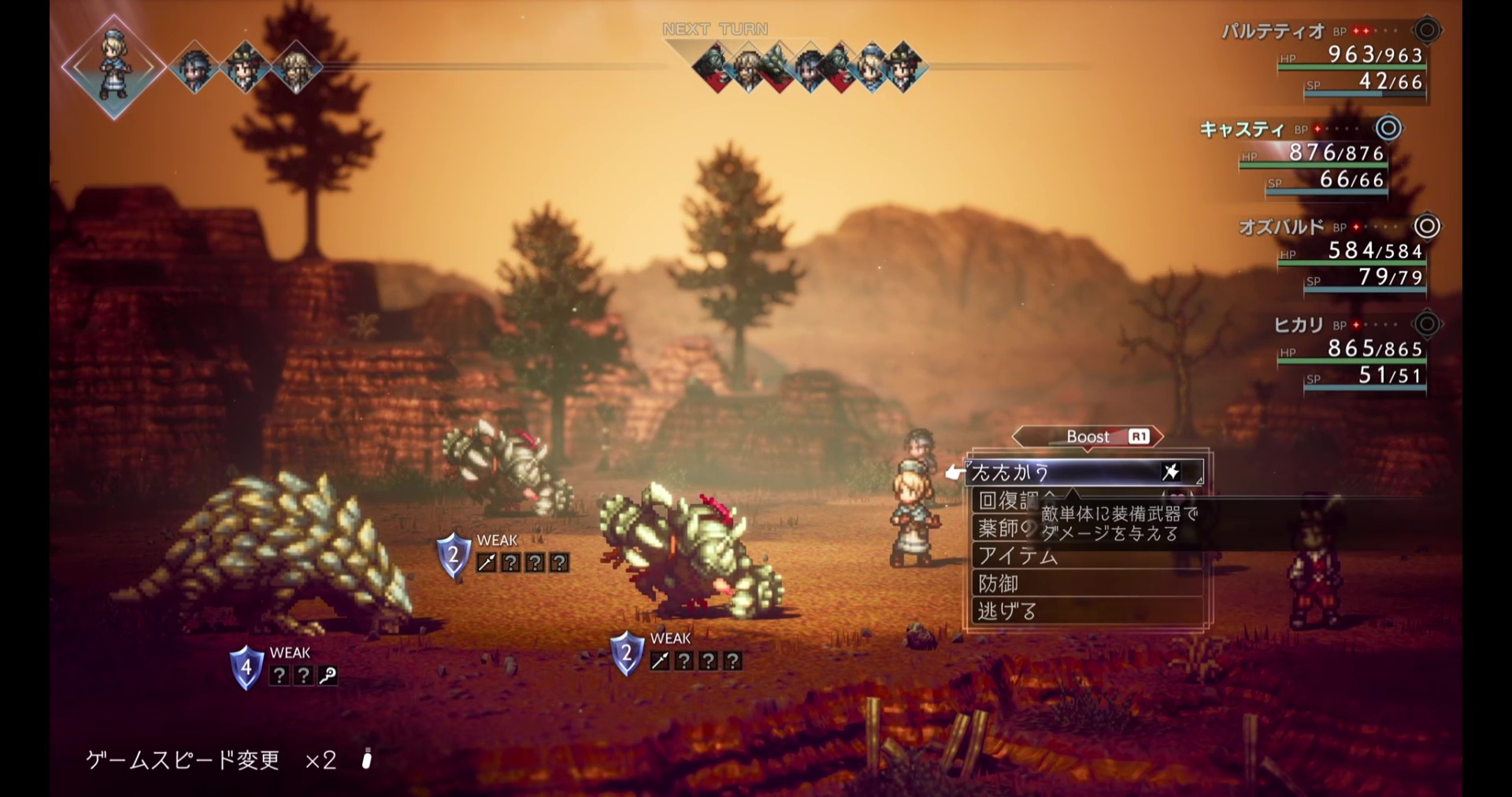Click the large current-turn character portrait
This screenshot has width=1512, height=797.
114,66
